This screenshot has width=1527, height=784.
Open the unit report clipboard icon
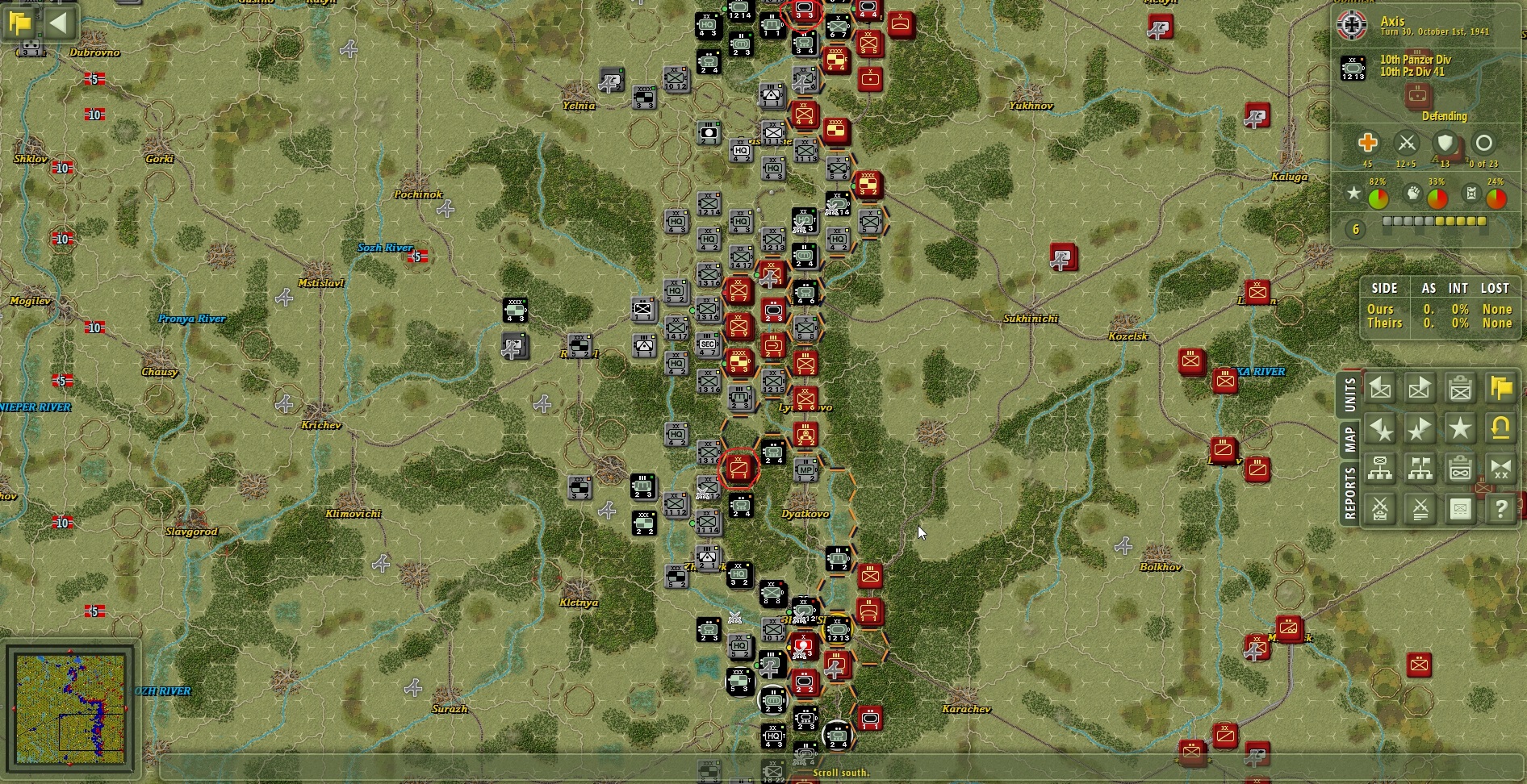(1460, 388)
